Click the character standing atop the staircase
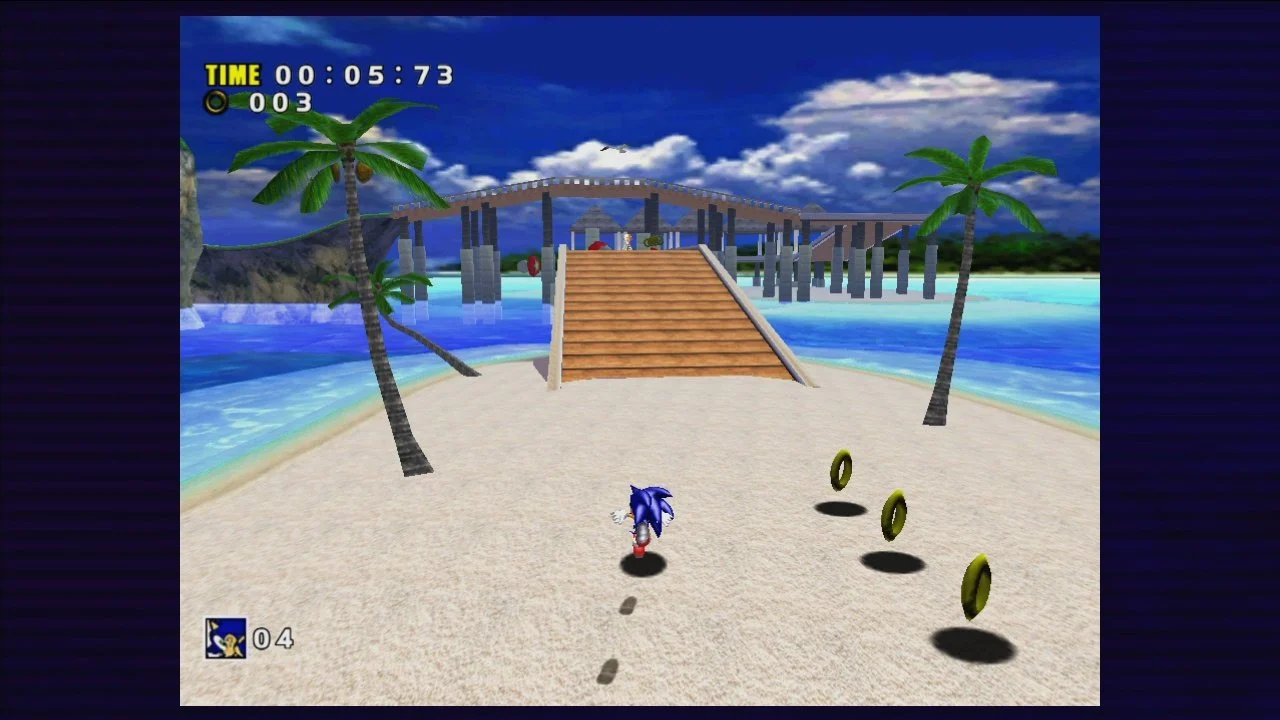 coord(627,240)
